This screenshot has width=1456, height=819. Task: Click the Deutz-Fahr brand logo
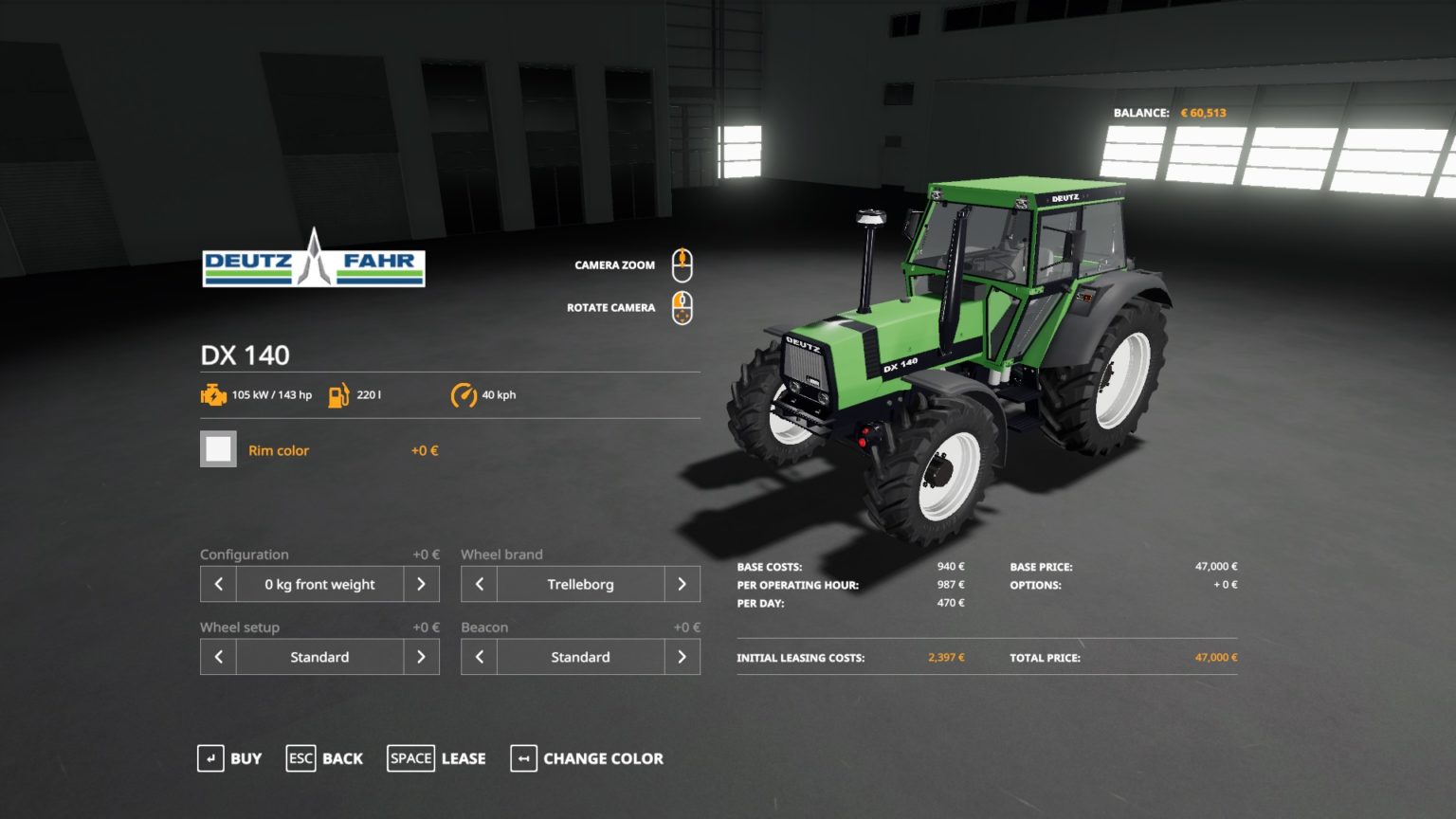point(313,265)
